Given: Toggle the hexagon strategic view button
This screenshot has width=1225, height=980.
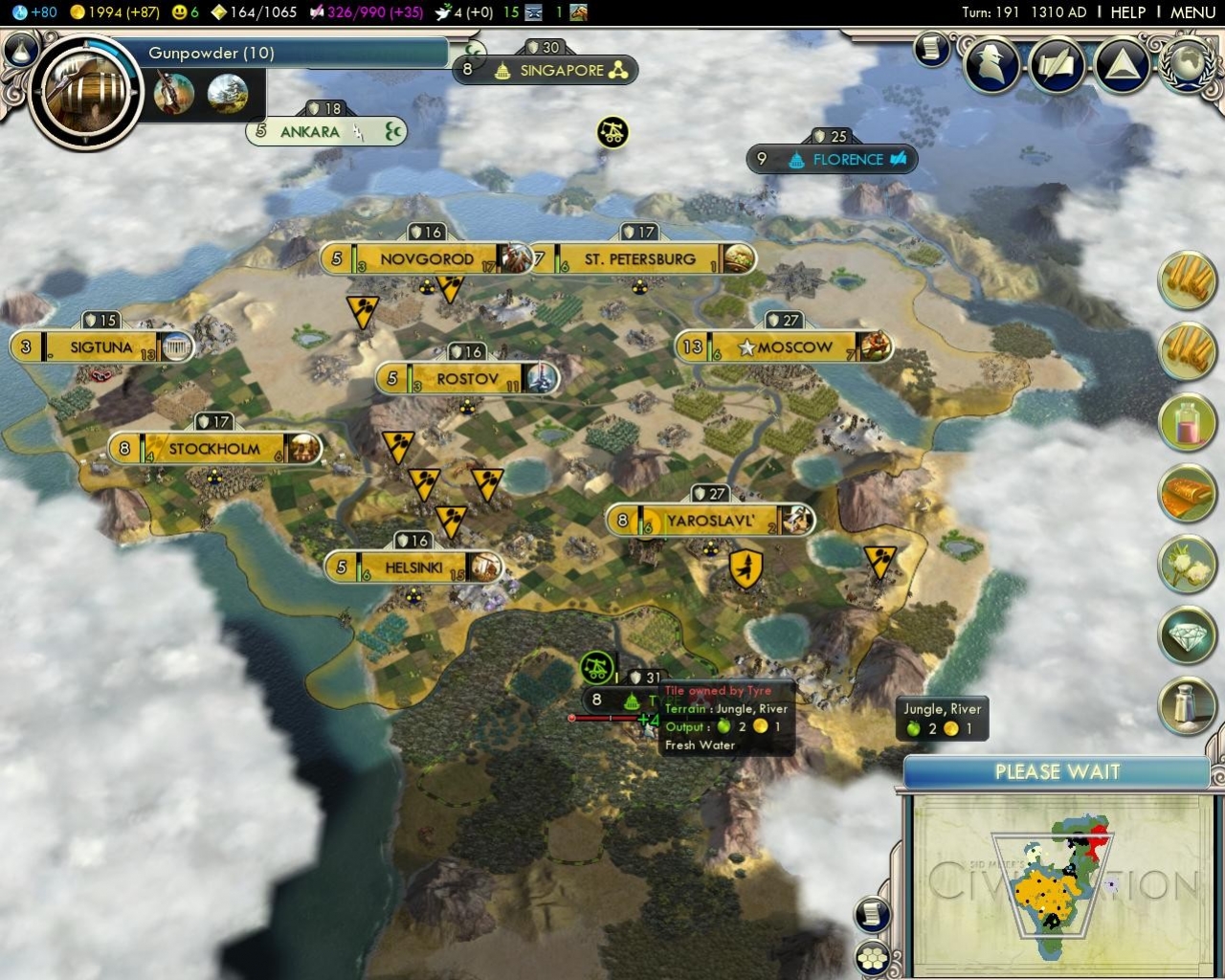Looking at the screenshot, I should [x=873, y=957].
